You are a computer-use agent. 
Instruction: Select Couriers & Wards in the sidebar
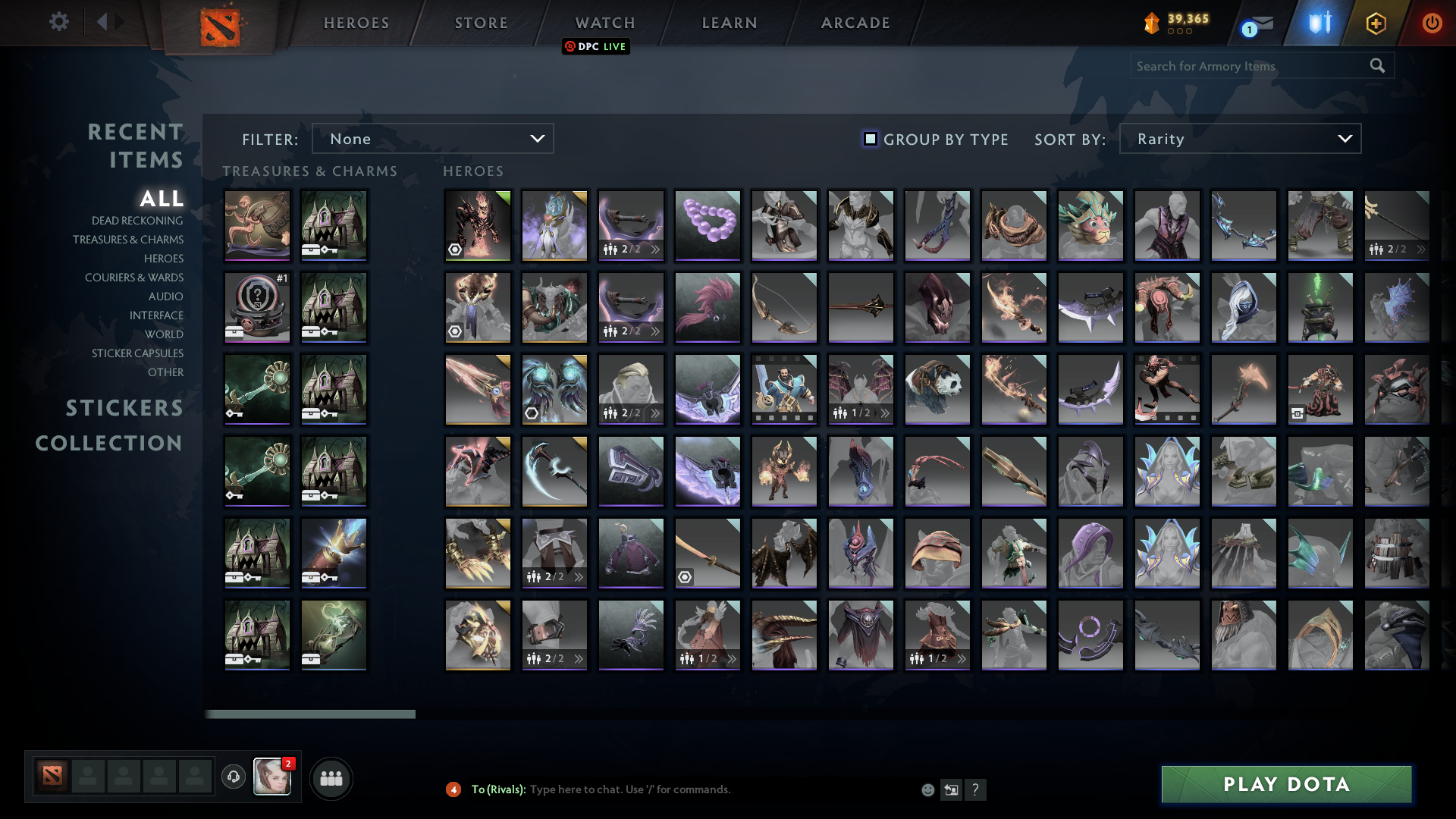[x=135, y=278]
